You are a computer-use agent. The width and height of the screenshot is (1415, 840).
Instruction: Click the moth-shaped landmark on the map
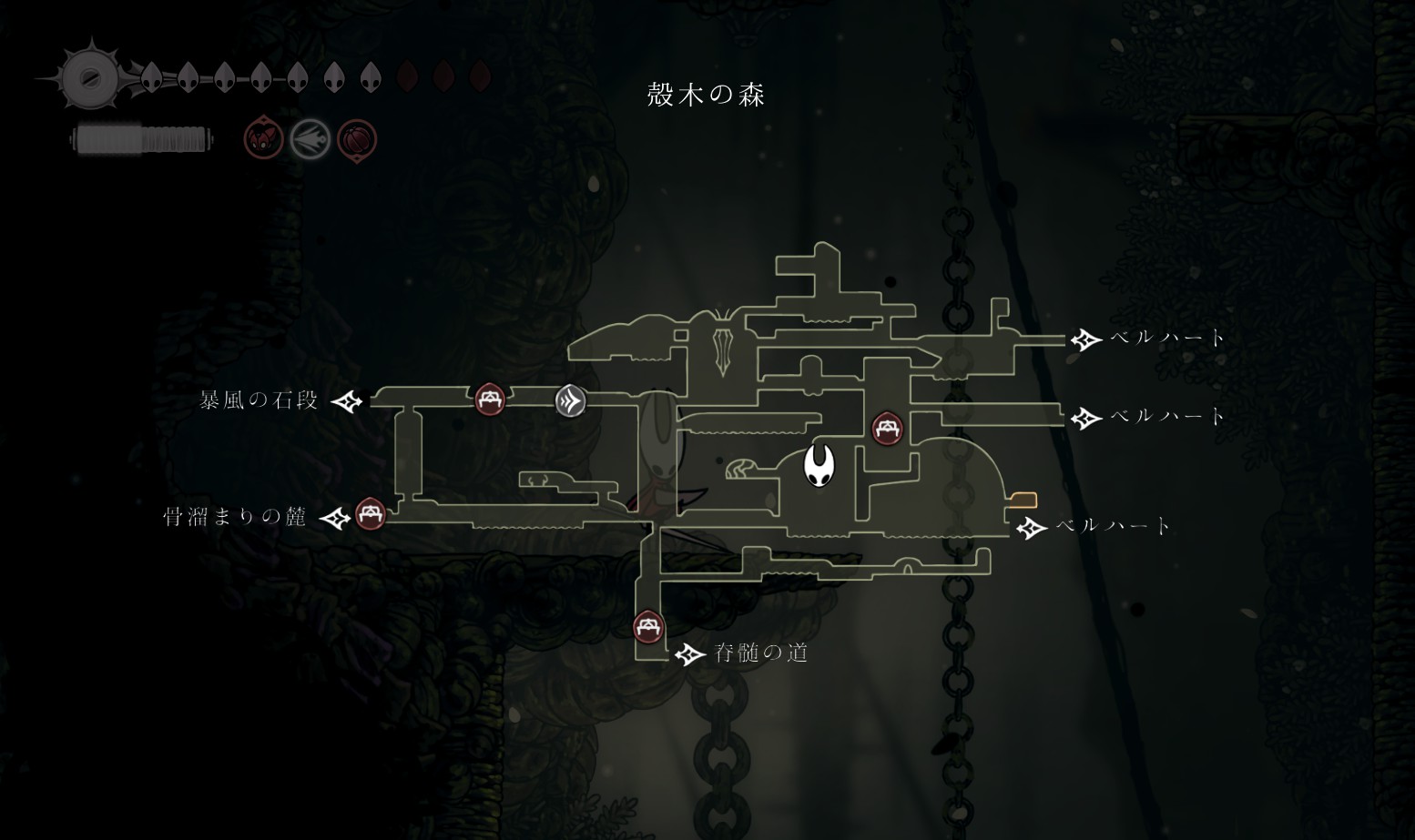click(x=725, y=342)
